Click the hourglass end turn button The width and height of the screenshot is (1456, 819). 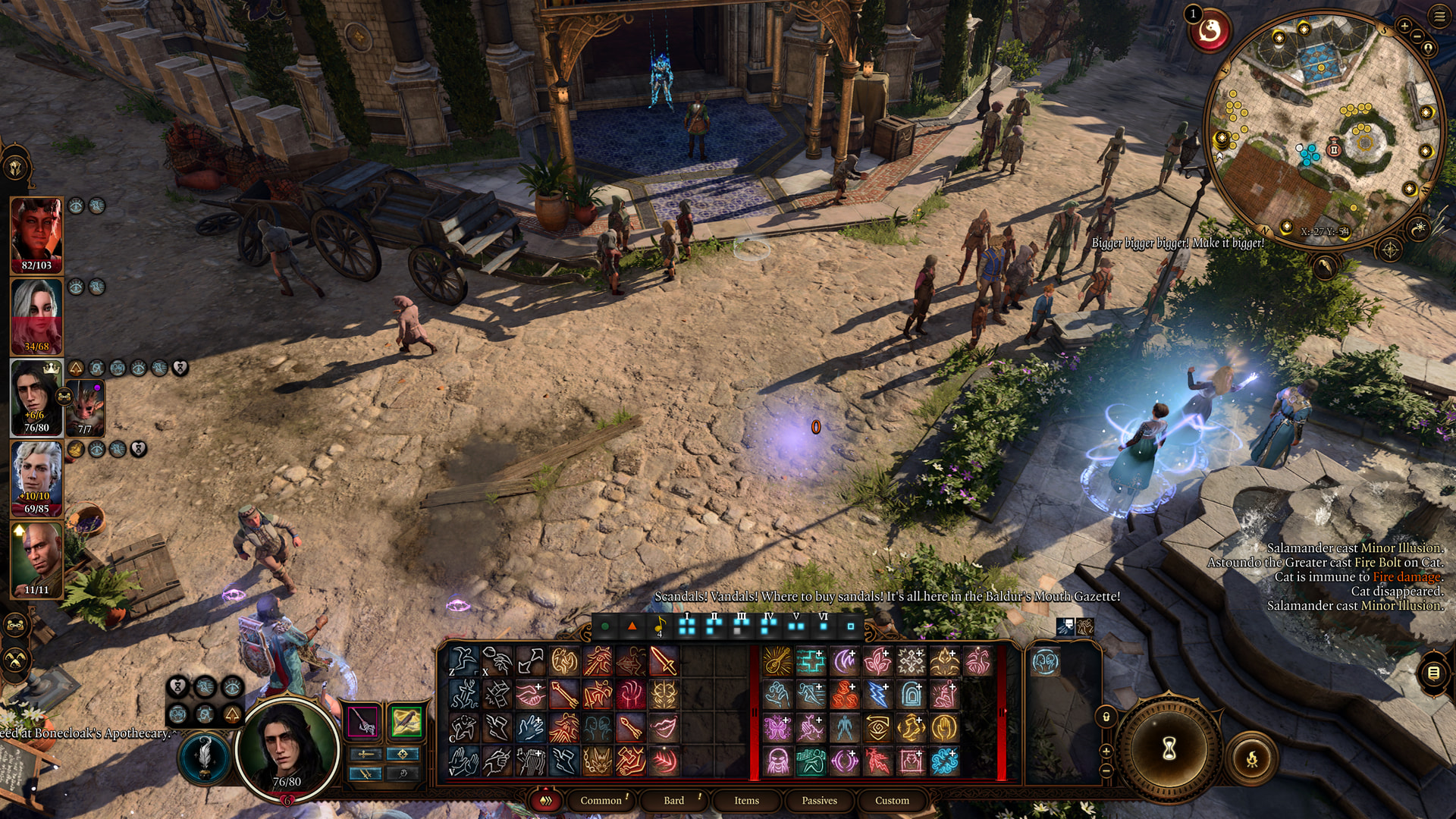pos(1169,749)
